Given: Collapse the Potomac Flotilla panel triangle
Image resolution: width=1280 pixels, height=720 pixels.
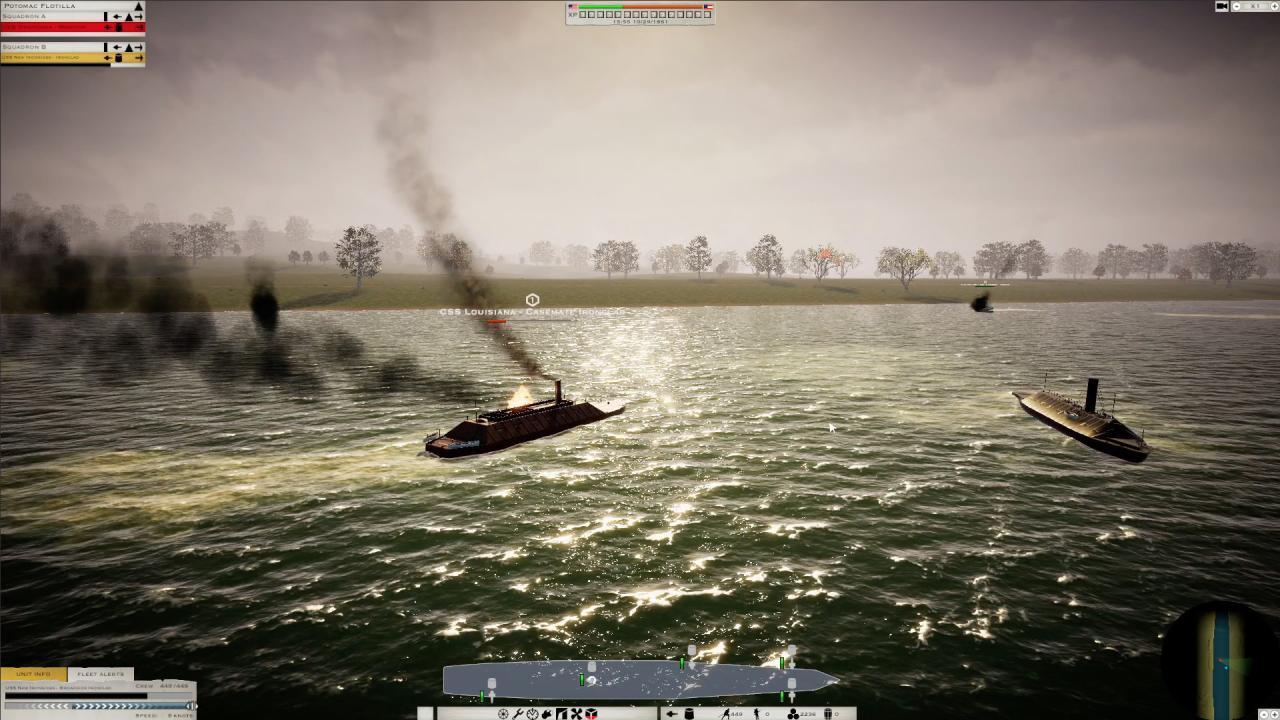Looking at the screenshot, I should pos(138,6).
